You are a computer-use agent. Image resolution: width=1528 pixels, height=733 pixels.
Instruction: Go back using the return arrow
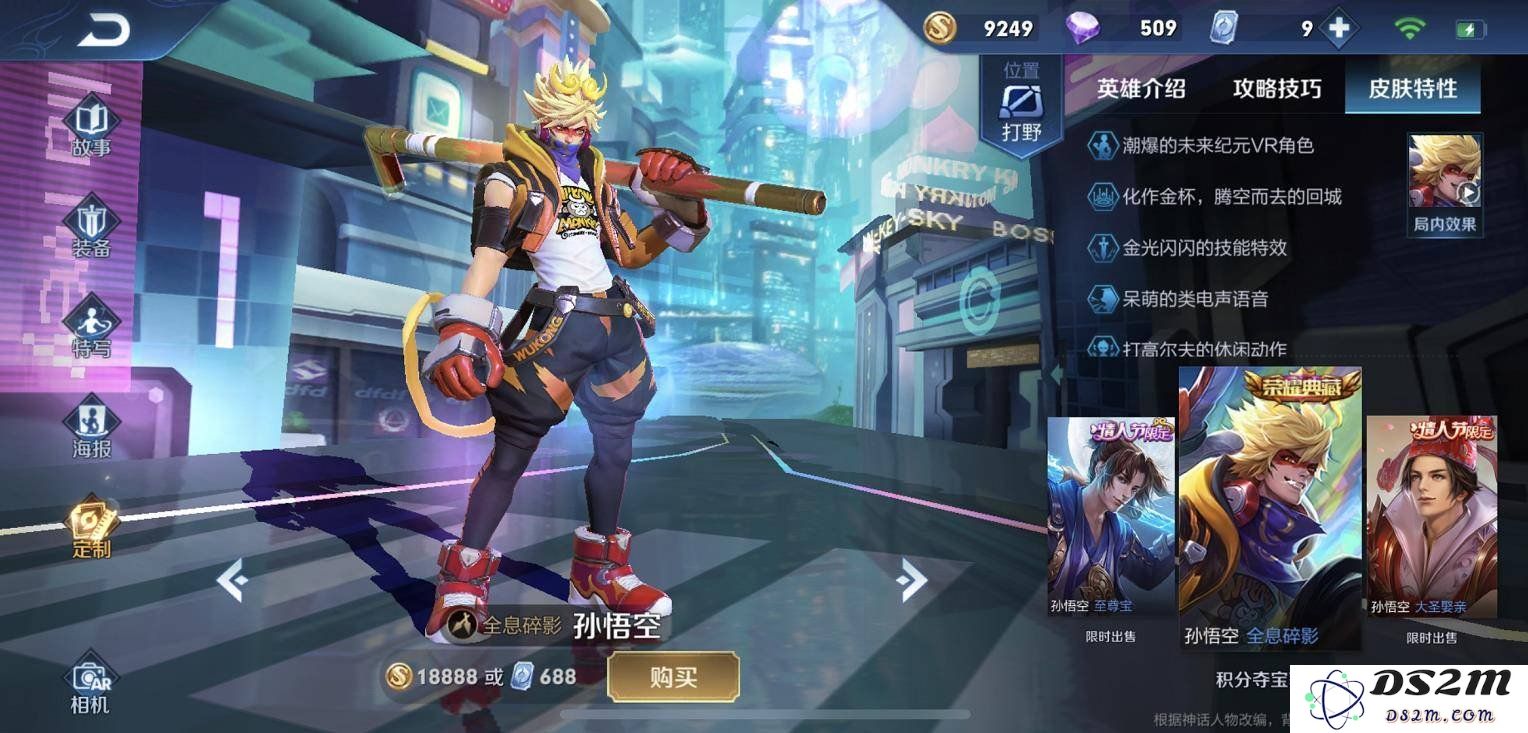point(103,30)
